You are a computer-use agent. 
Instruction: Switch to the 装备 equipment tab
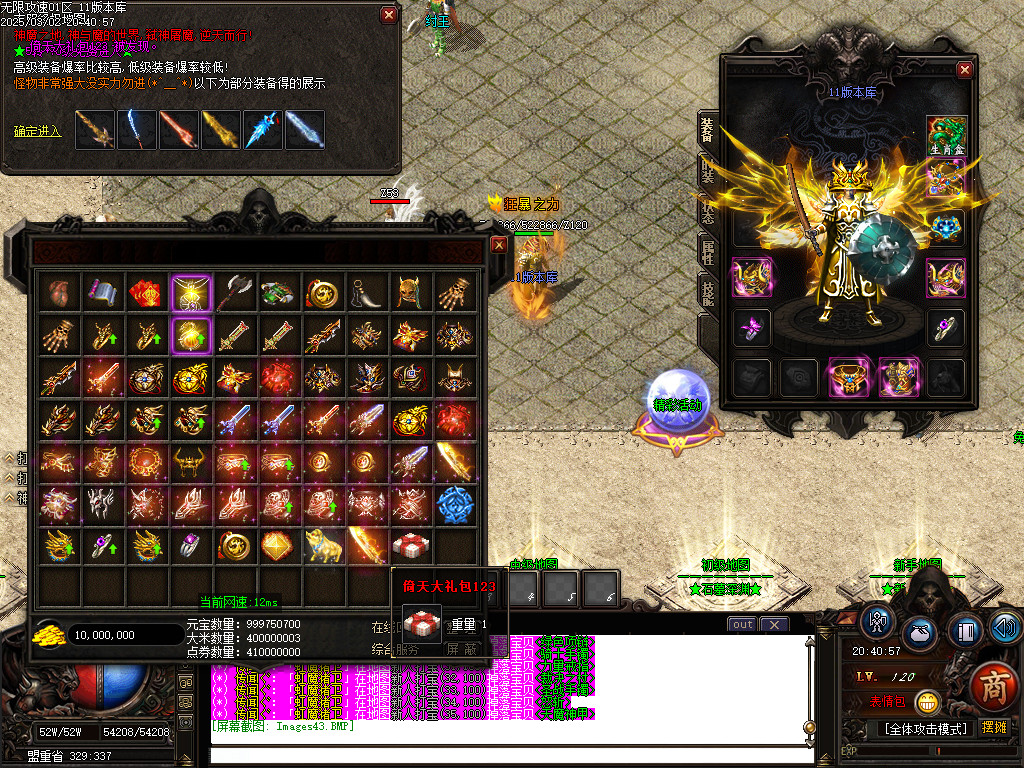tap(707, 133)
